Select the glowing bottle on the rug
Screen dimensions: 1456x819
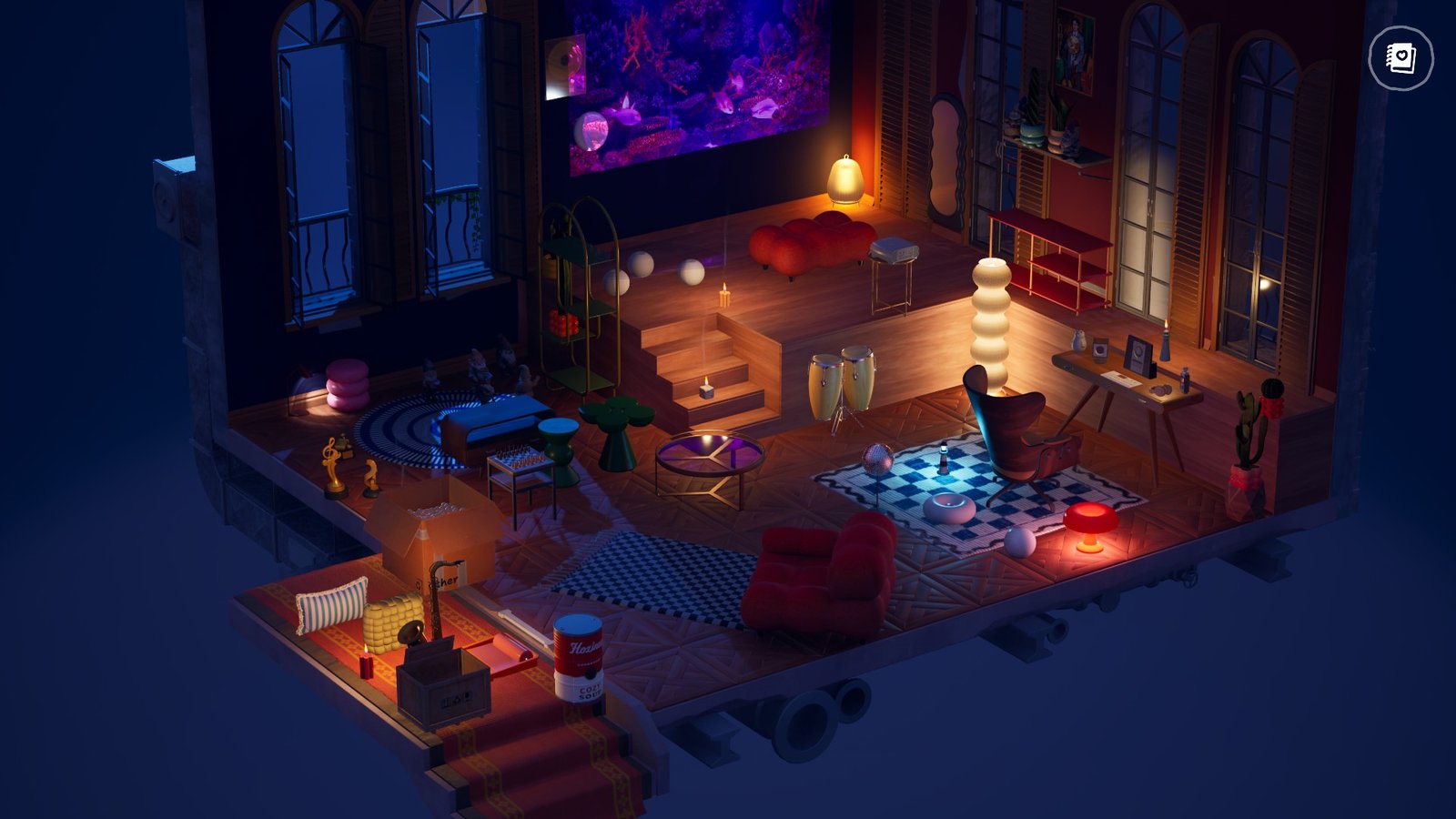pos(942,460)
